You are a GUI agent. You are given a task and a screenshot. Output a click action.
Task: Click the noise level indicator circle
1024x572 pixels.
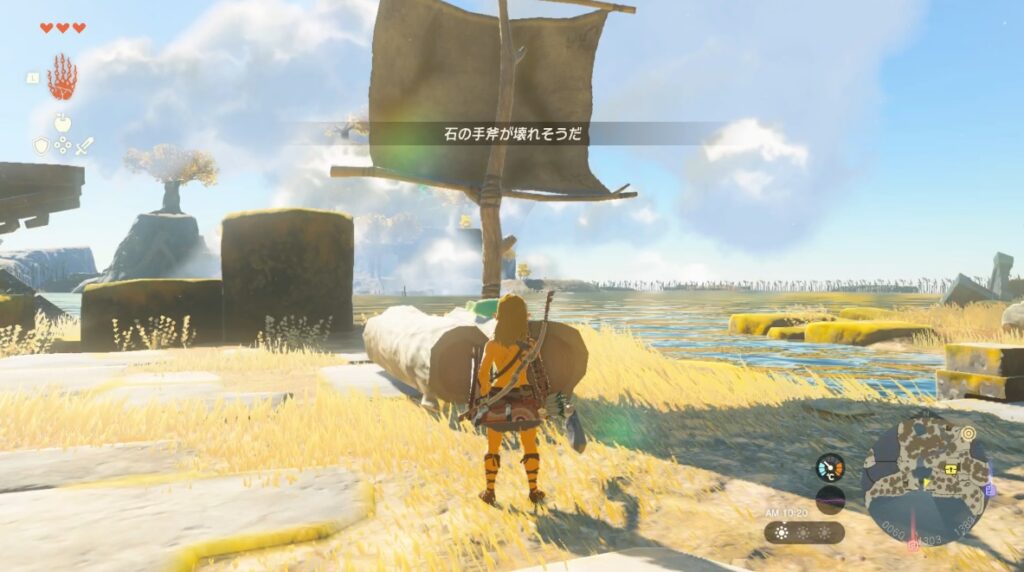tap(829, 499)
